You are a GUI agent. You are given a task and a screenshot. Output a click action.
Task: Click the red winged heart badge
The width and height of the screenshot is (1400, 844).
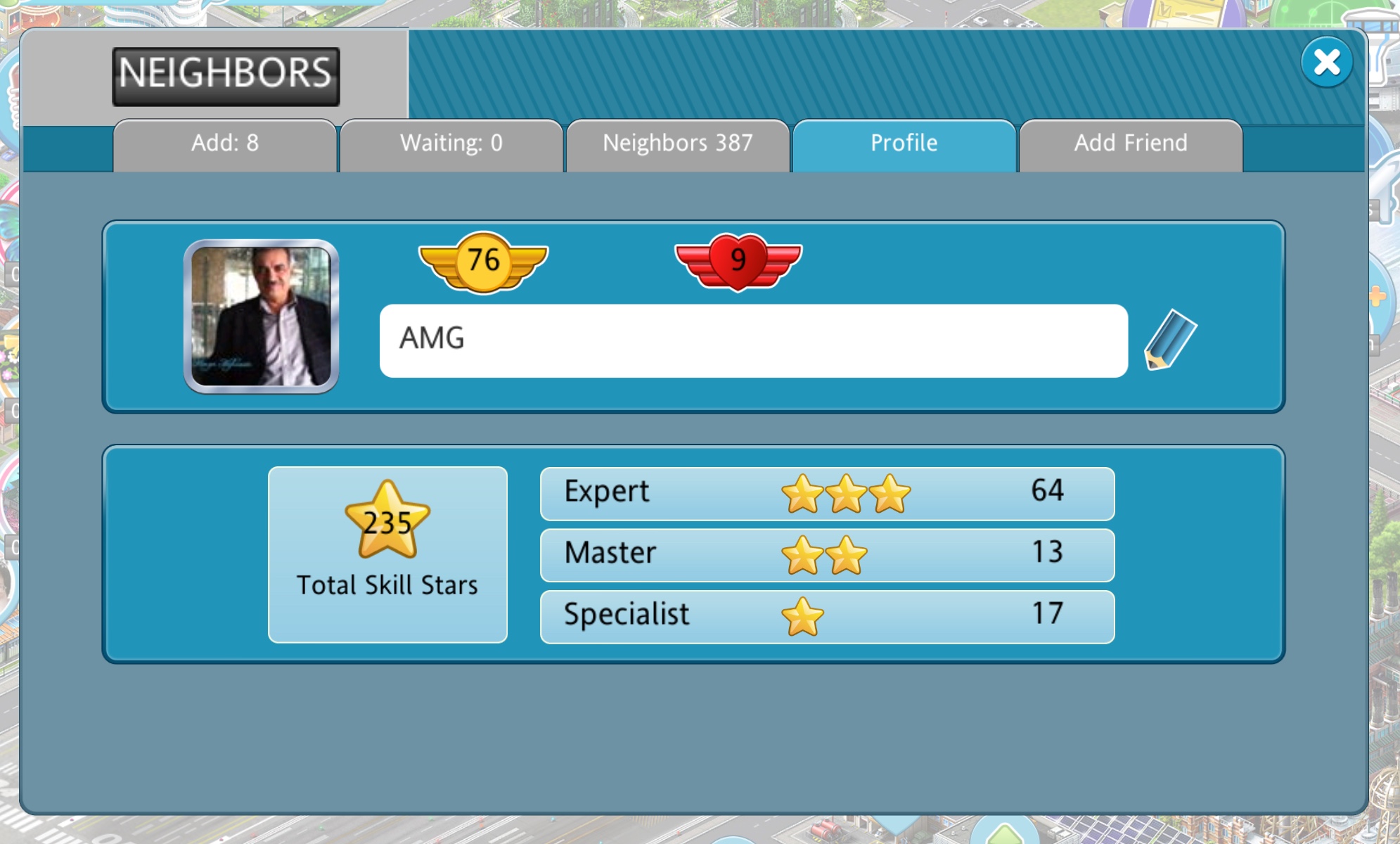pos(738,262)
